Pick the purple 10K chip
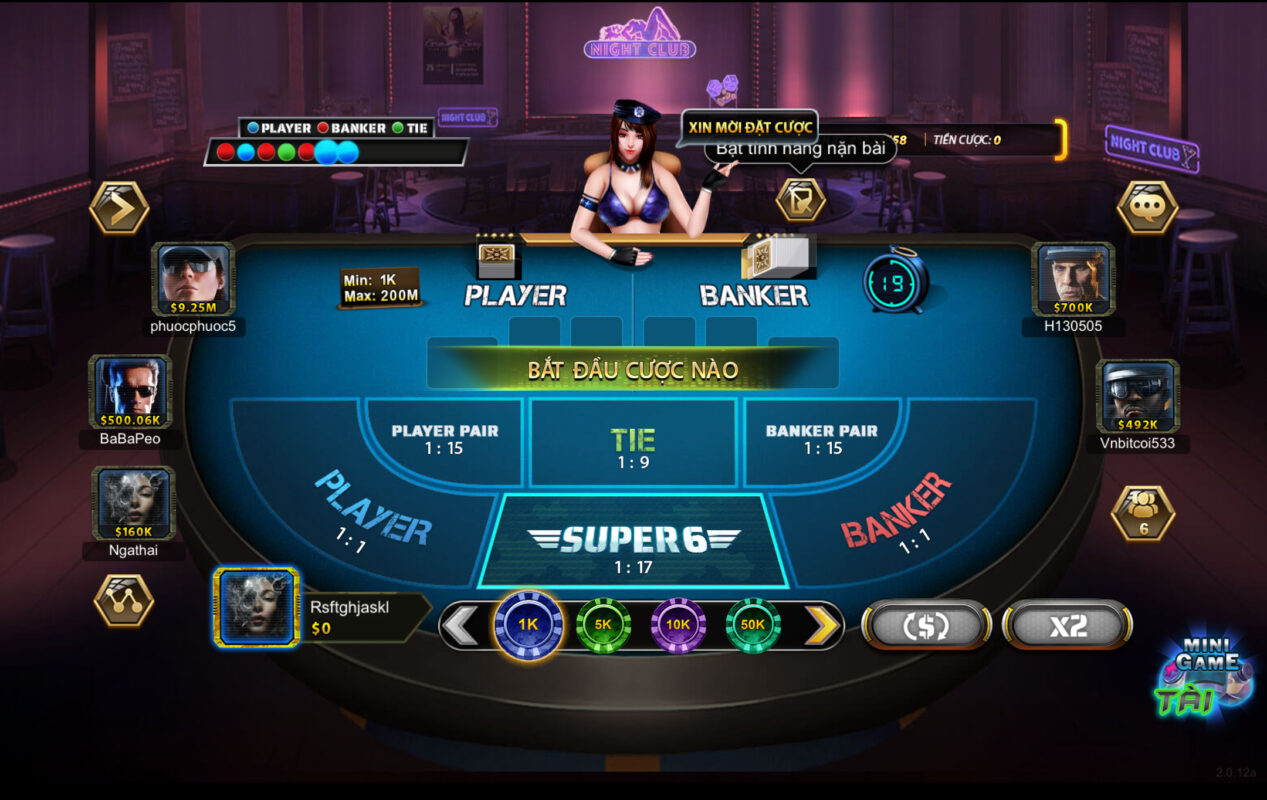 coord(678,624)
